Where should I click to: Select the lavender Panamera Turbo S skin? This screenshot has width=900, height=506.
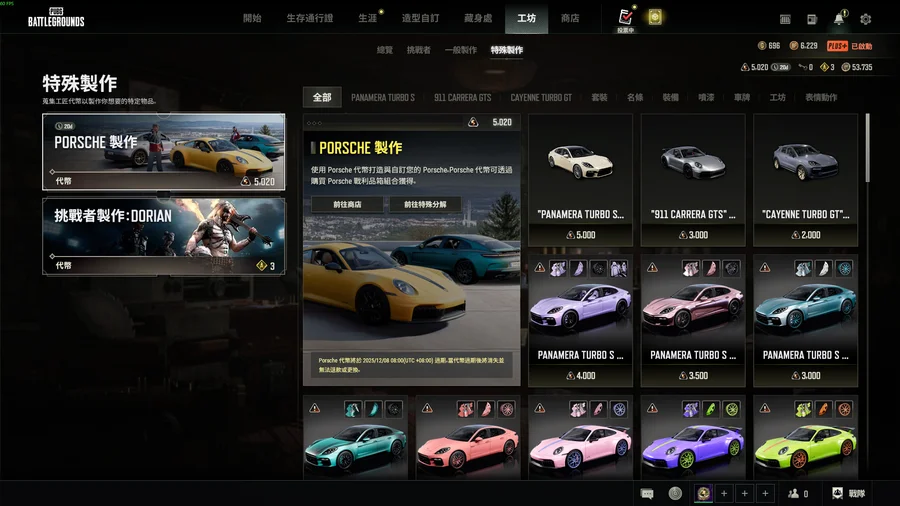[580, 318]
